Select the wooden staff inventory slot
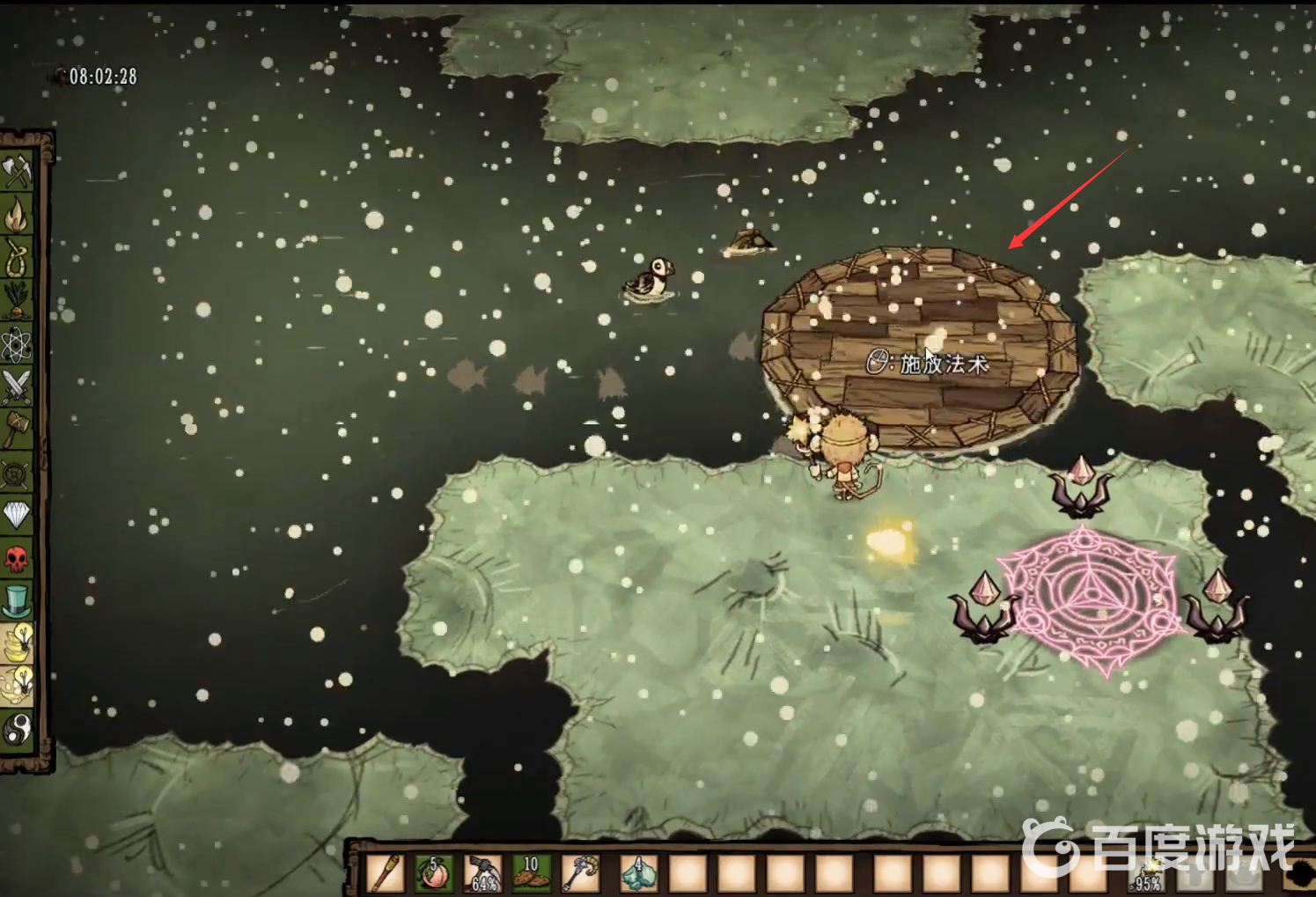 [x=386, y=873]
